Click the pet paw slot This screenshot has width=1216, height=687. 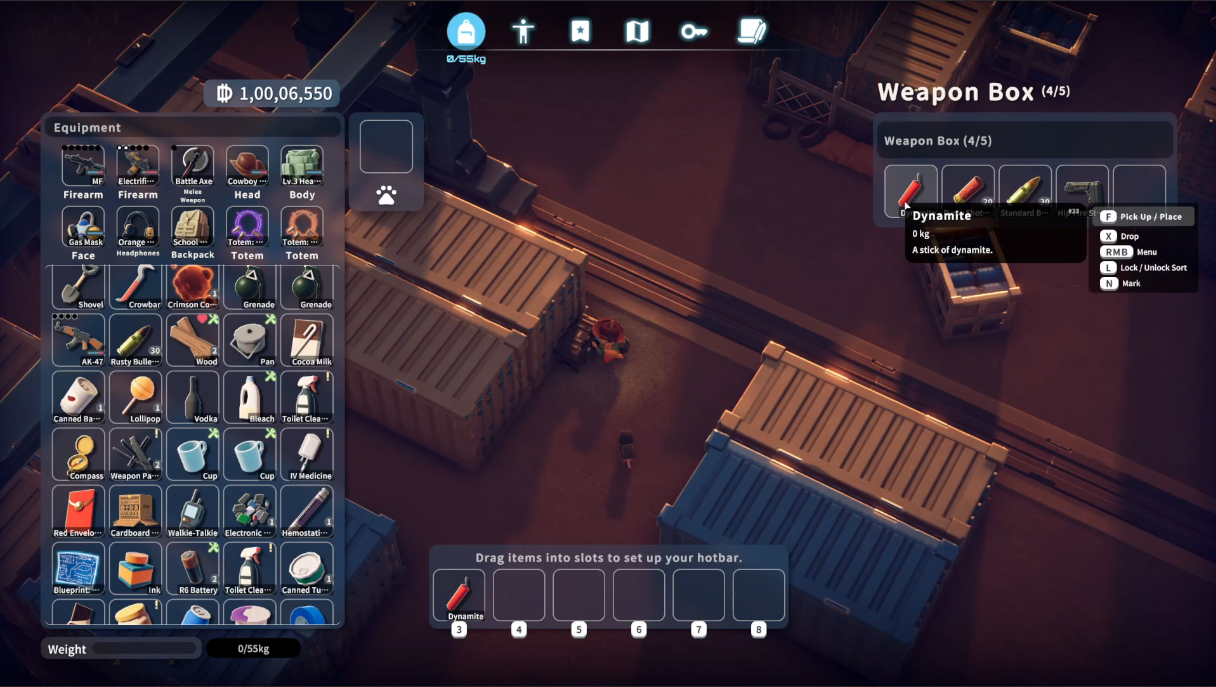[x=386, y=195]
